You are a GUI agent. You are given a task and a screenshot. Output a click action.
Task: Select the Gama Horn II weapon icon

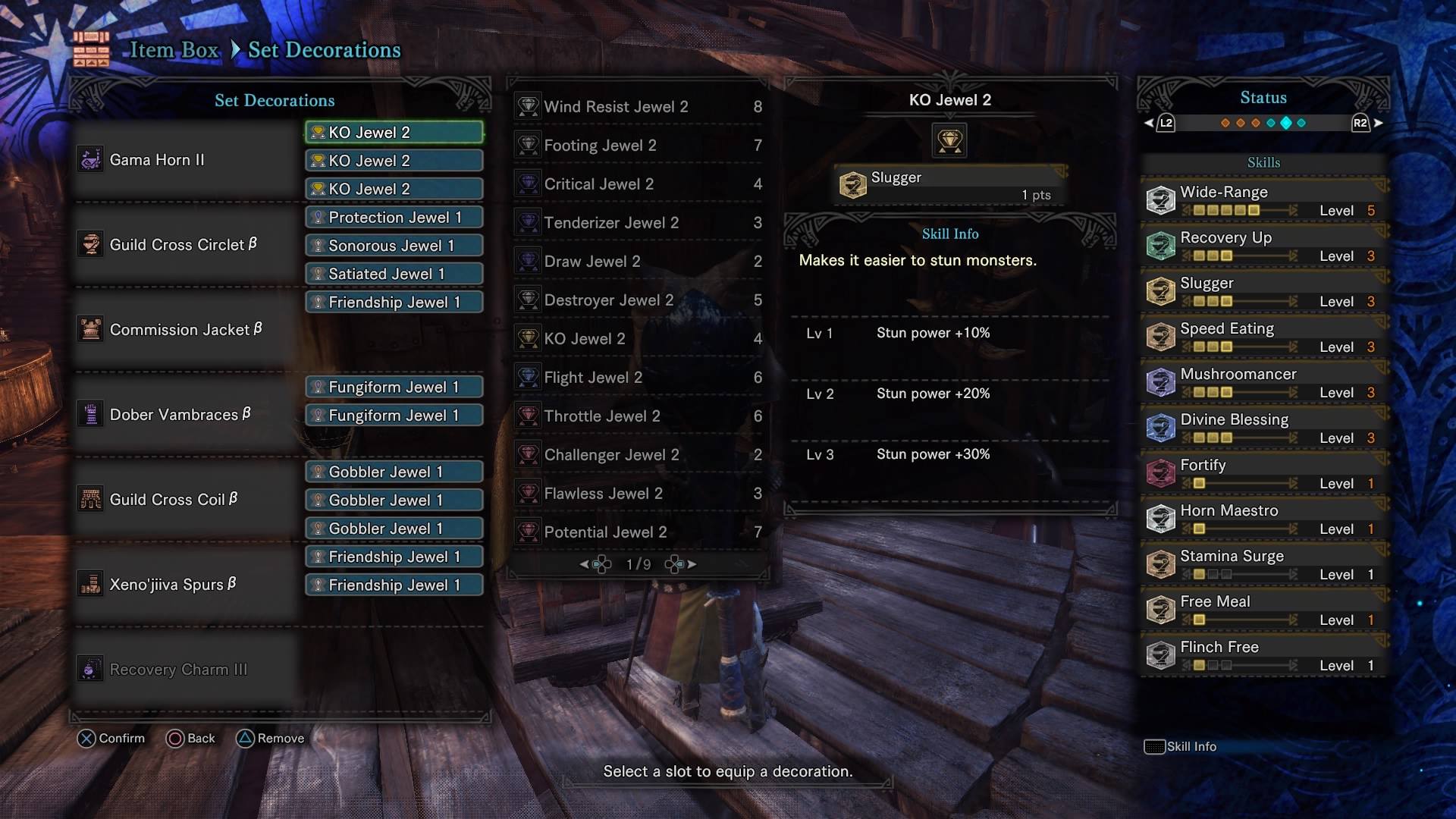[x=89, y=159]
